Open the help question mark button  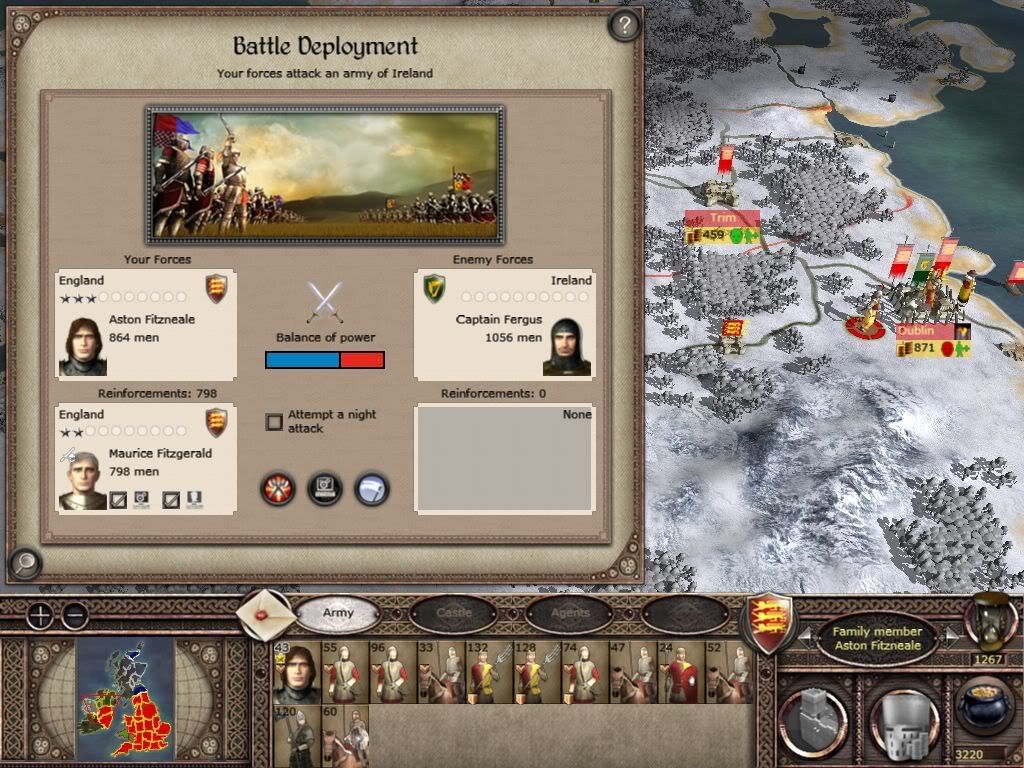pyautogui.click(x=624, y=25)
